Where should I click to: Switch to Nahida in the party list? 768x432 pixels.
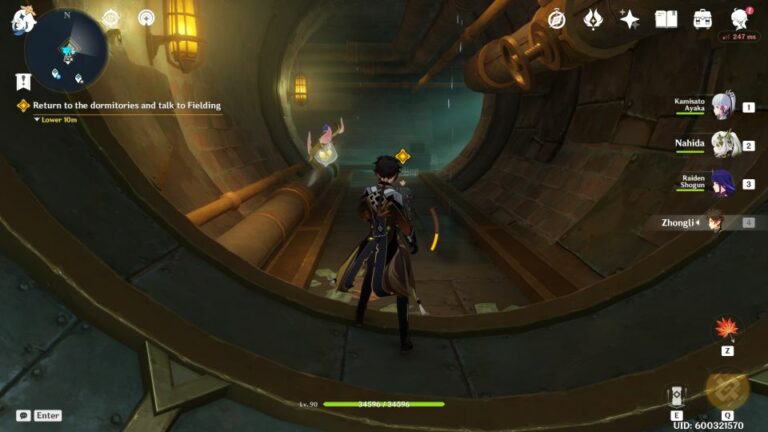tap(722, 144)
